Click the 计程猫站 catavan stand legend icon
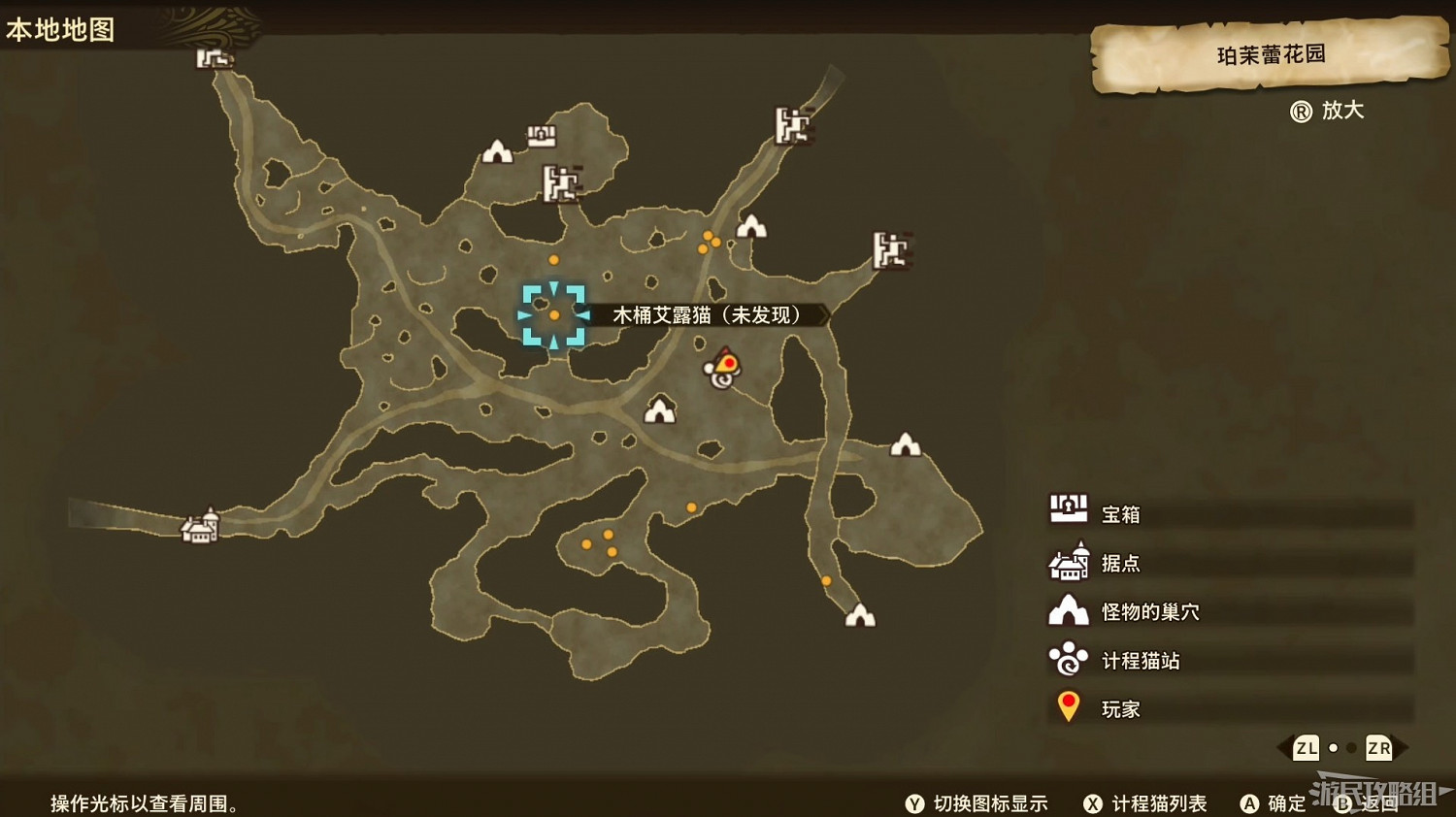This screenshot has height=817, width=1456. (x=1067, y=657)
